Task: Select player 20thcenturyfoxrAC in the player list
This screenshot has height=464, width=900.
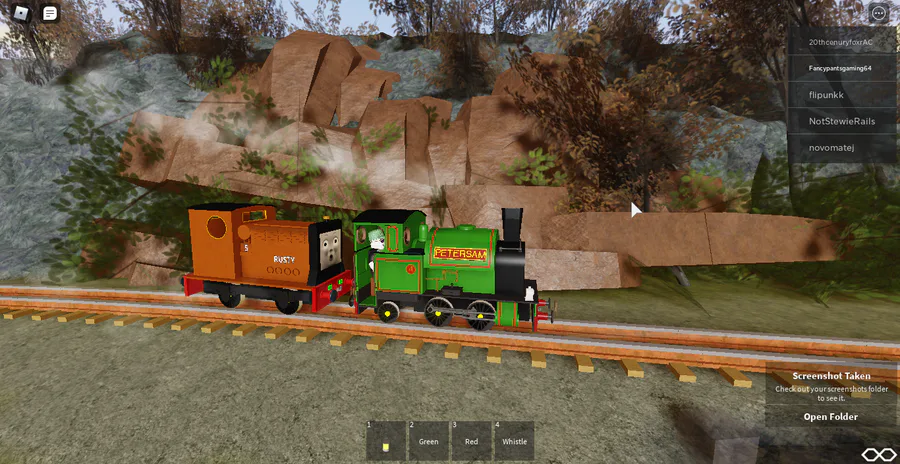Action: (841, 42)
